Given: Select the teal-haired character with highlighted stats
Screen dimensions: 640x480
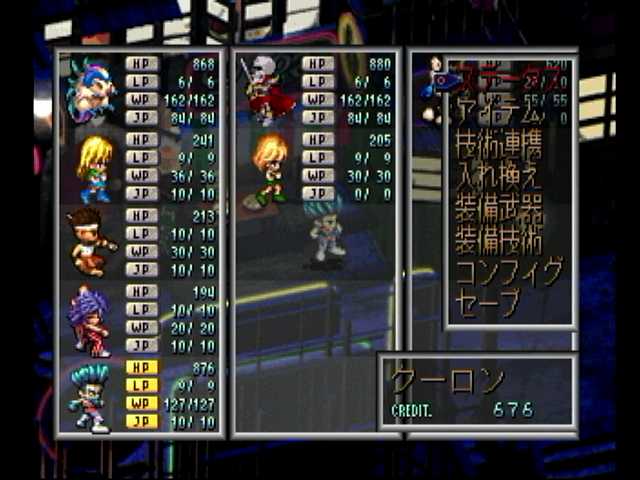Looking at the screenshot, I should point(90,395).
